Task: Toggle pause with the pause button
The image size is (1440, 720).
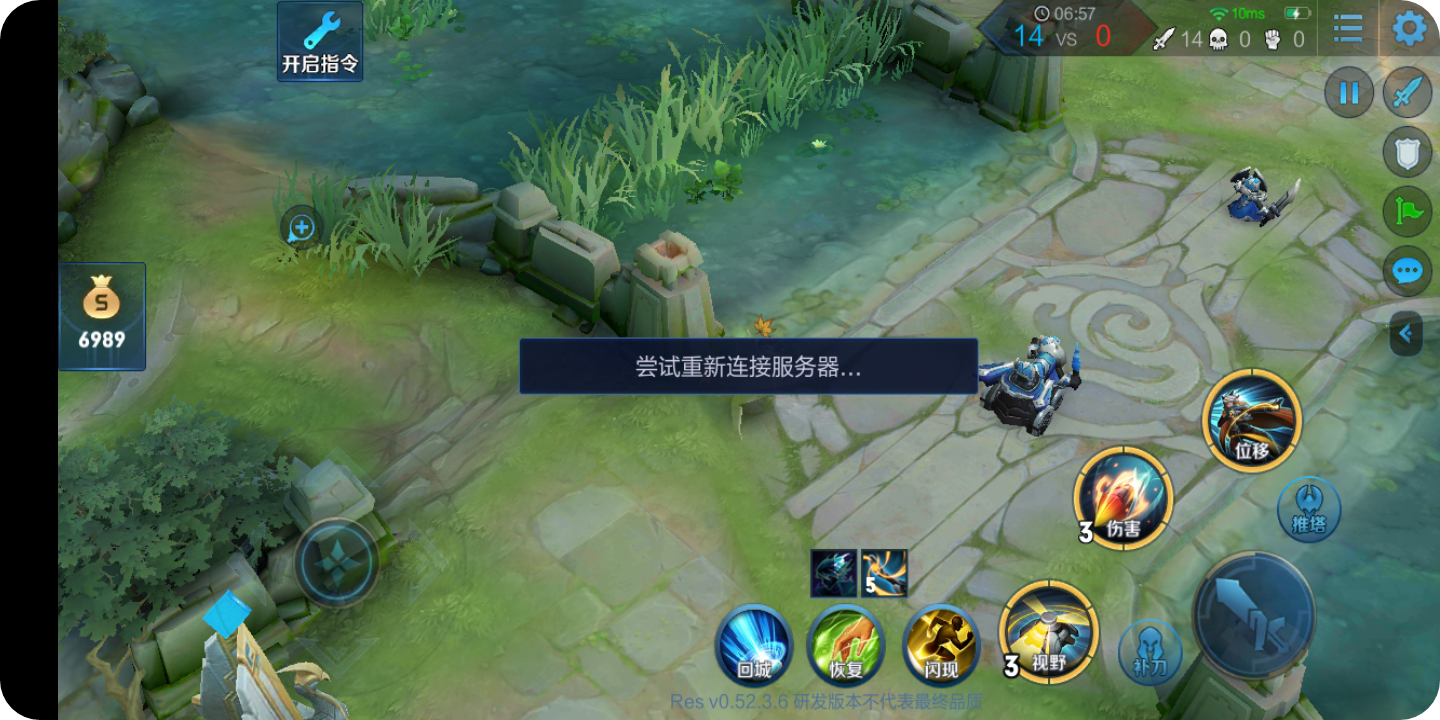Action: point(1349,92)
